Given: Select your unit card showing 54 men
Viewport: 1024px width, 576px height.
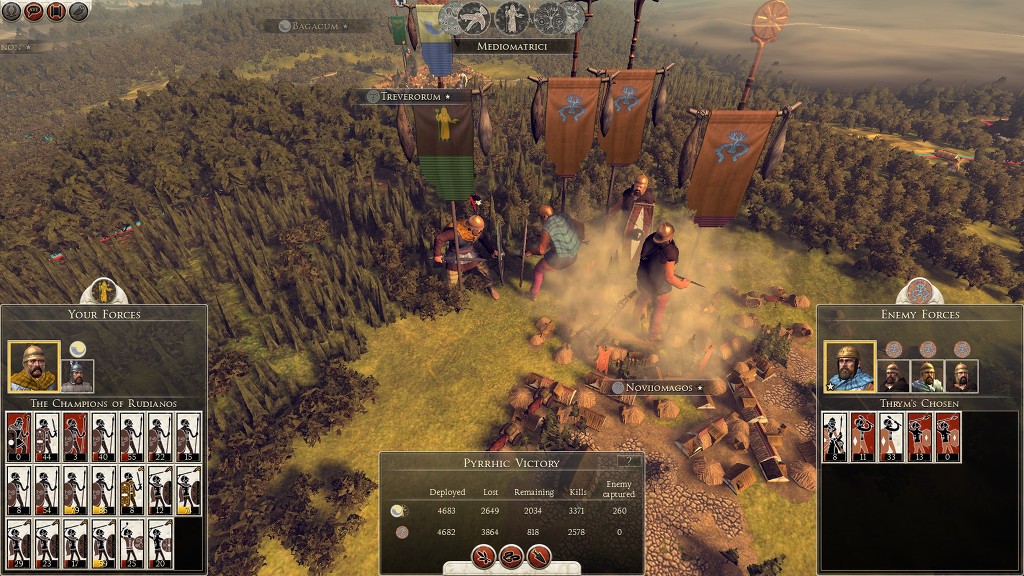Looking at the screenshot, I should [47, 490].
